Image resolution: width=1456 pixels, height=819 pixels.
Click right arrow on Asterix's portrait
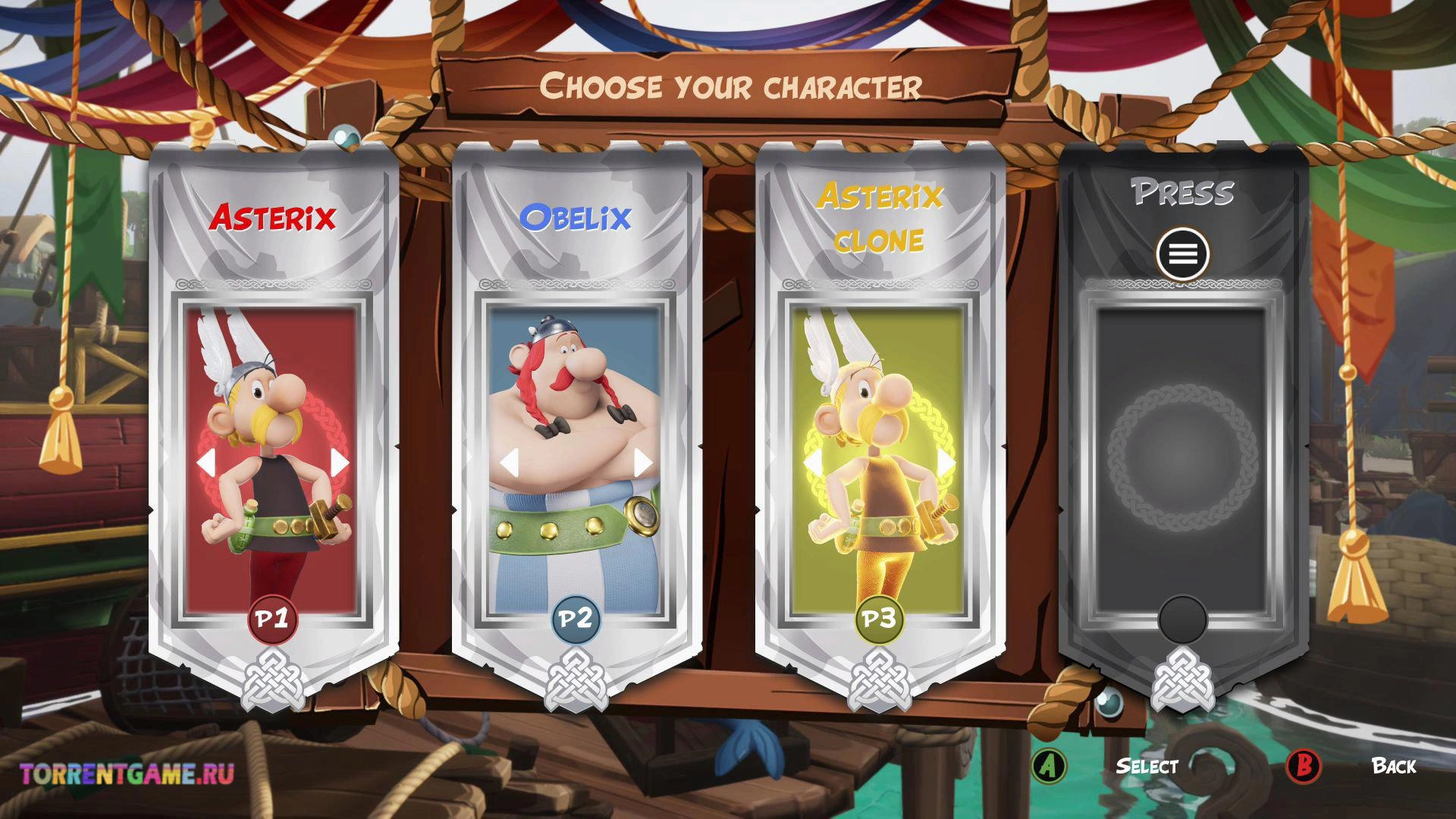(x=340, y=462)
